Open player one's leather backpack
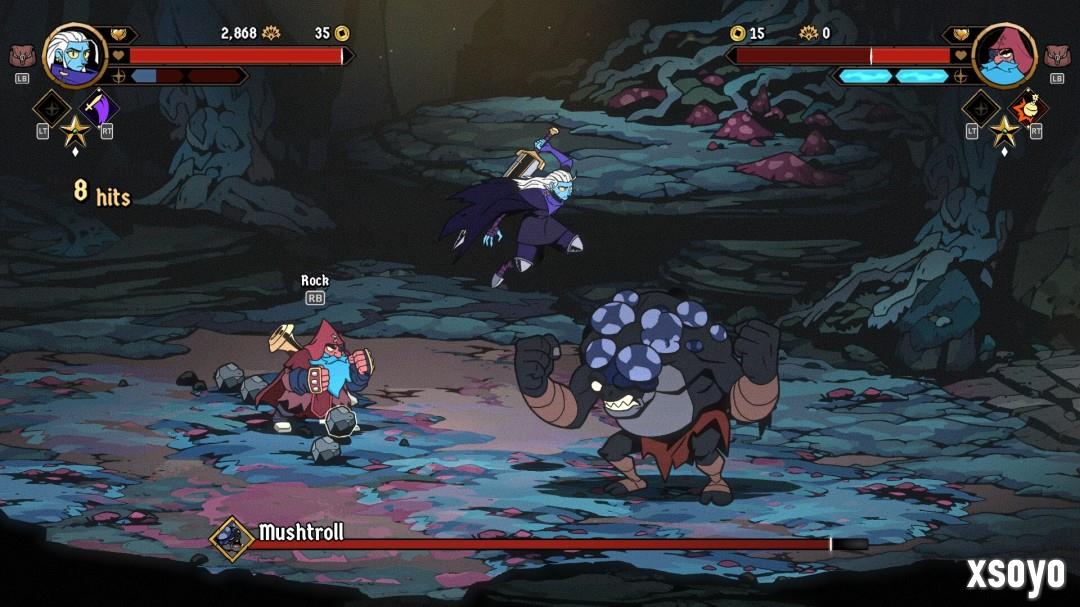The image size is (1080, 607). pyautogui.click(x=21, y=56)
